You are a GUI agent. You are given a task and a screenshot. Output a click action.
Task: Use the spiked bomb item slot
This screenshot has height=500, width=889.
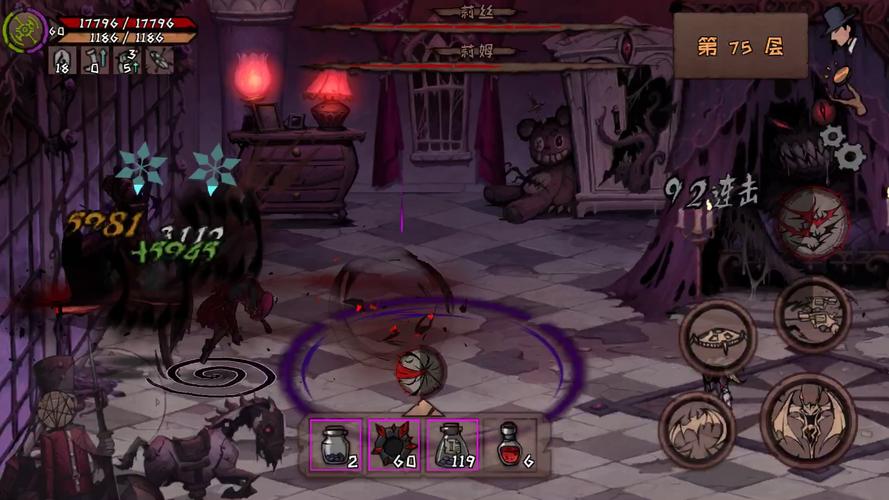(392, 444)
